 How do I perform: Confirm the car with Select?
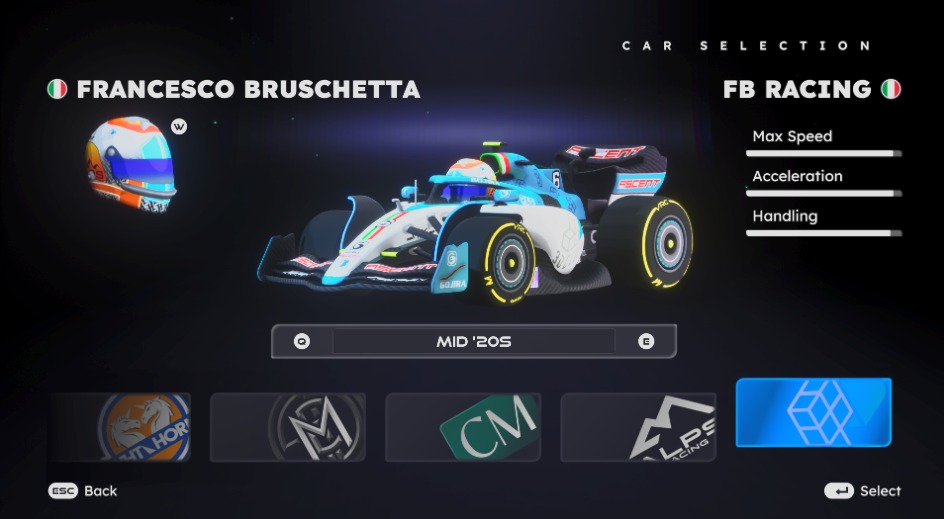862,491
